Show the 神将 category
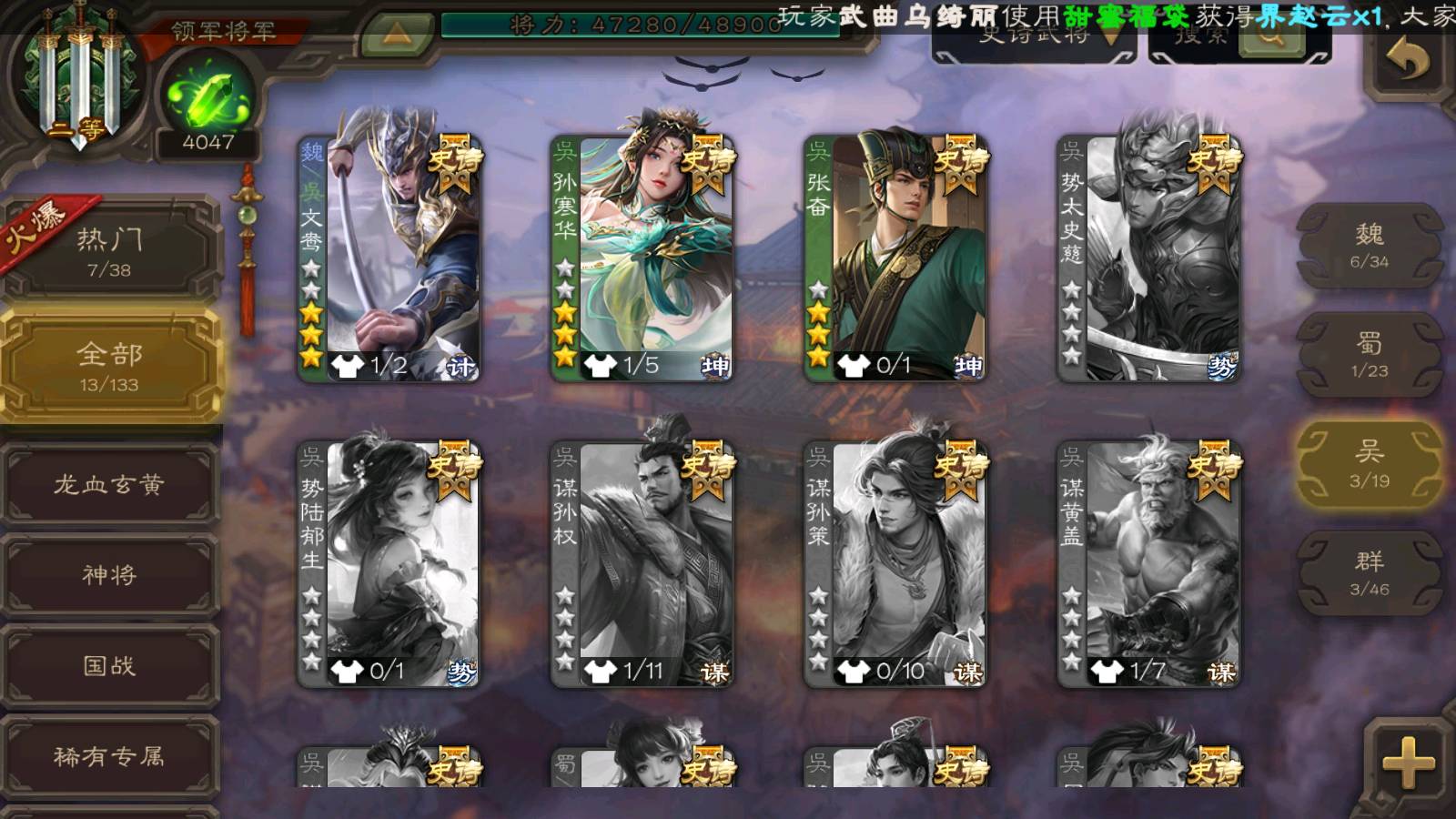The image size is (1456, 819). click(109, 574)
